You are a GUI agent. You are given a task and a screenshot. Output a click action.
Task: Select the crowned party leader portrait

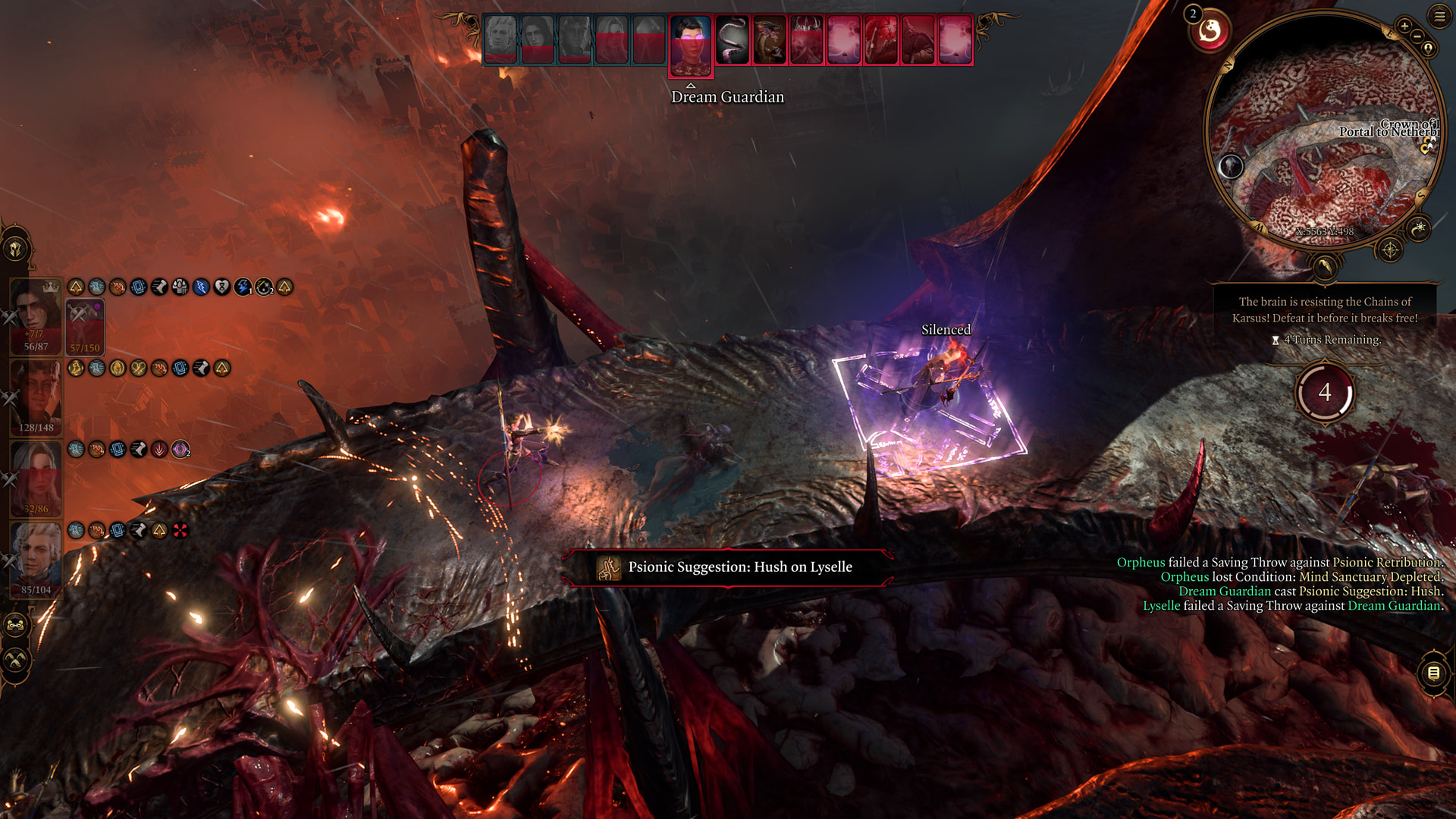[x=36, y=316]
